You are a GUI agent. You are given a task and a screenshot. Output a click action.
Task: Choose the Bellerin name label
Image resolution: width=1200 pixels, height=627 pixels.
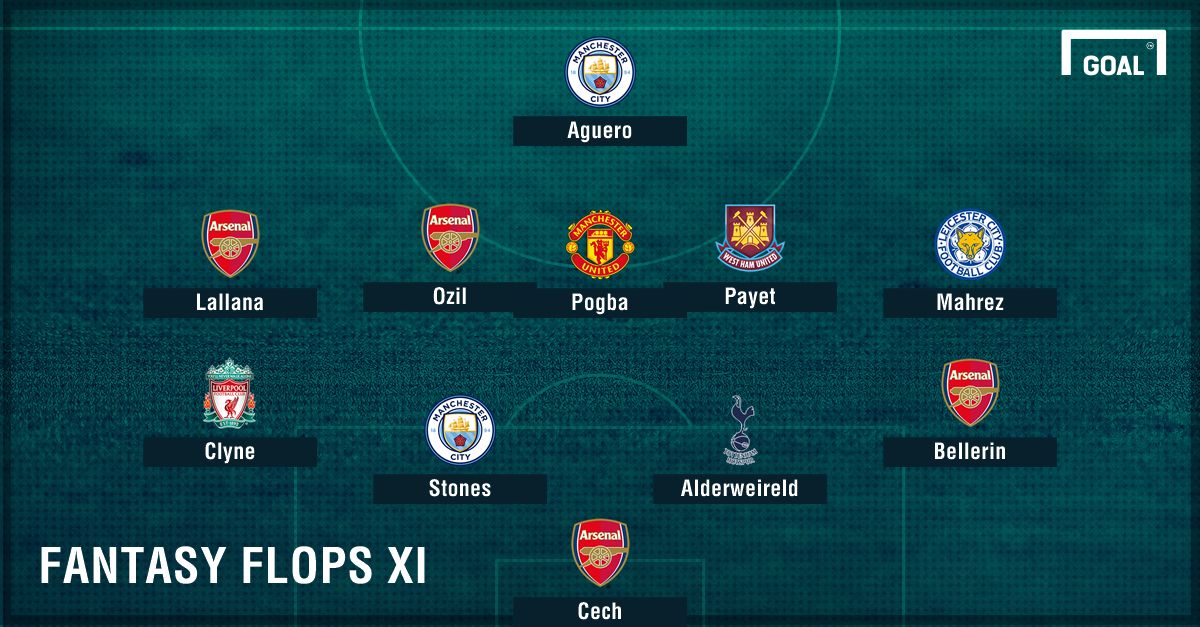click(x=969, y=452)
